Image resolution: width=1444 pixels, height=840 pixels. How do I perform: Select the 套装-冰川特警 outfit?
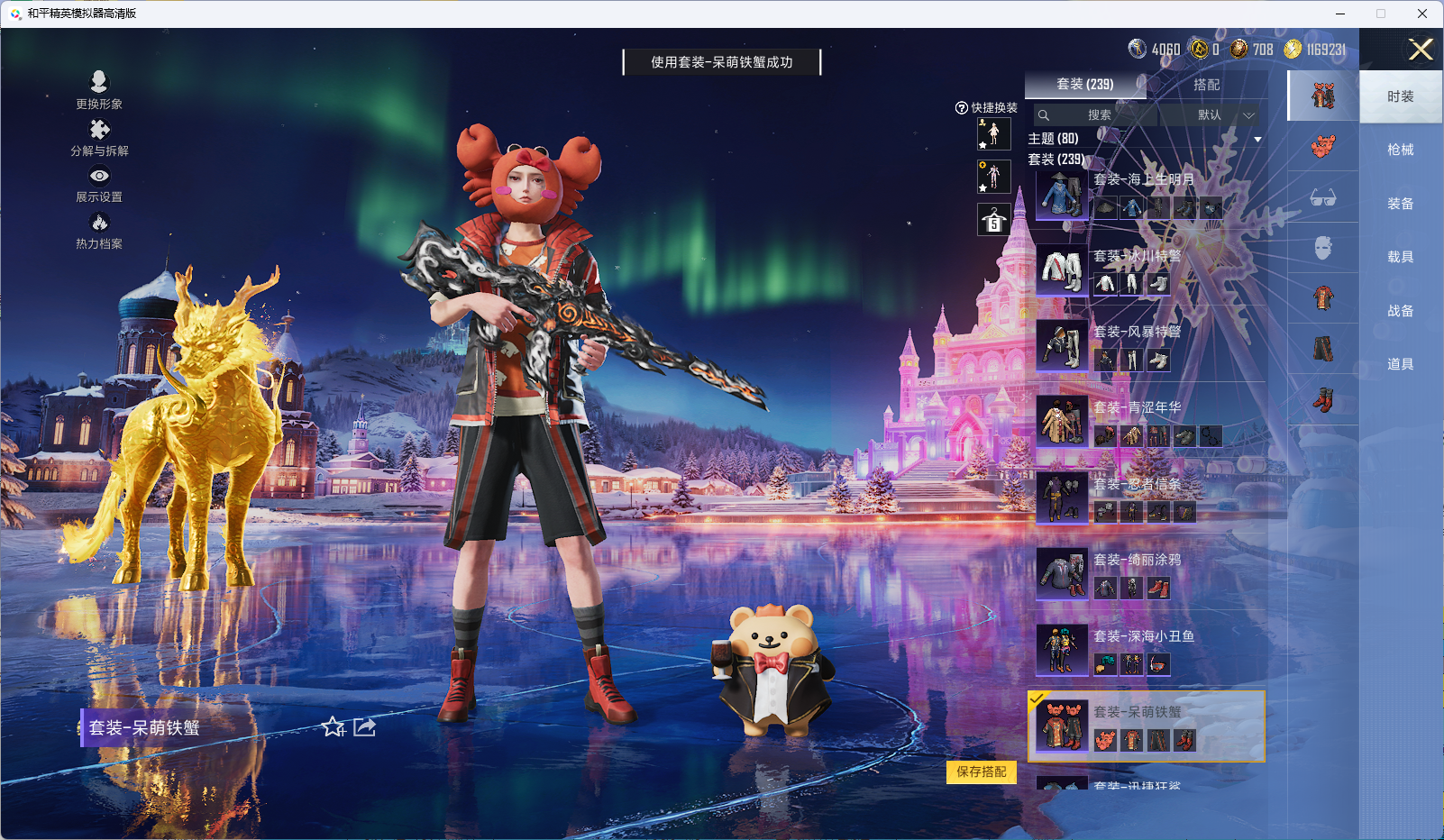(1145, 269)
